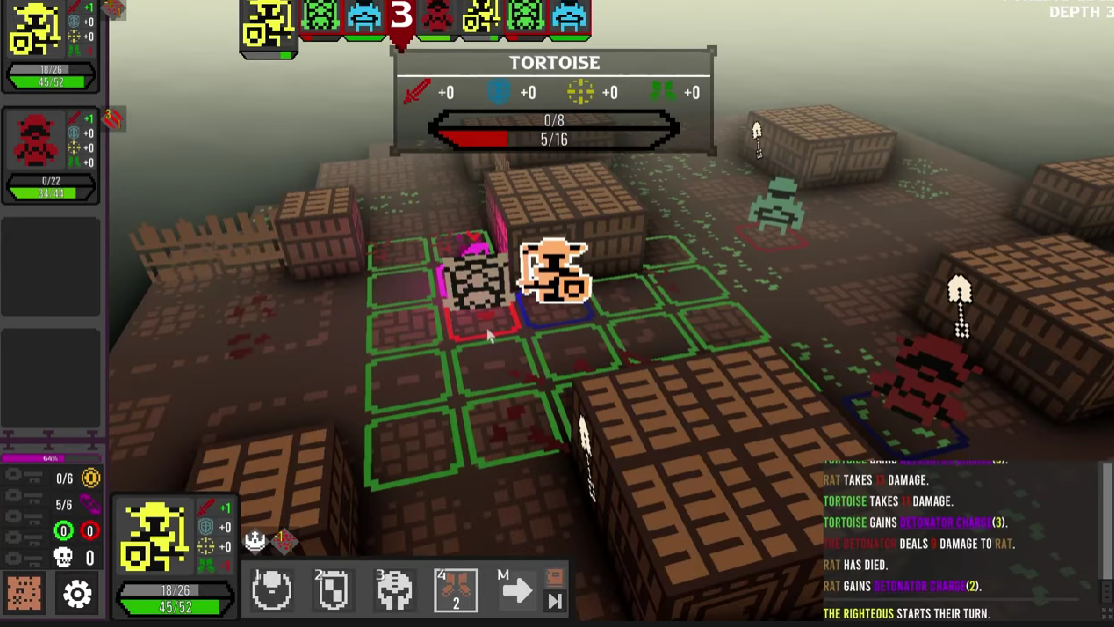This screenshot has height=627, width=1114.
Task: Activate ability 3, the helmet icon
Action: tap(394, 590)
